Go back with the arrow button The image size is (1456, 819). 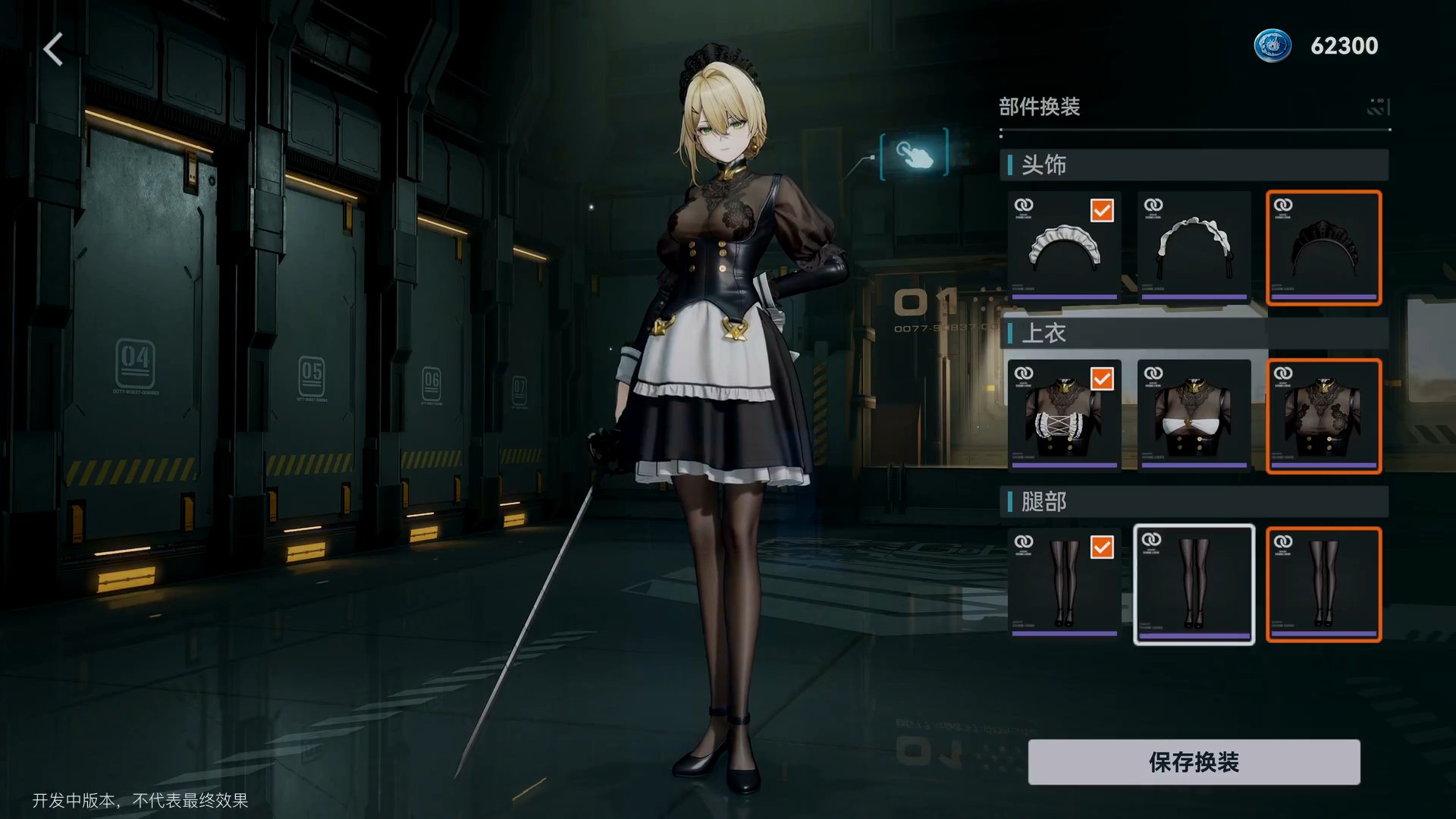tap(53, 50)
